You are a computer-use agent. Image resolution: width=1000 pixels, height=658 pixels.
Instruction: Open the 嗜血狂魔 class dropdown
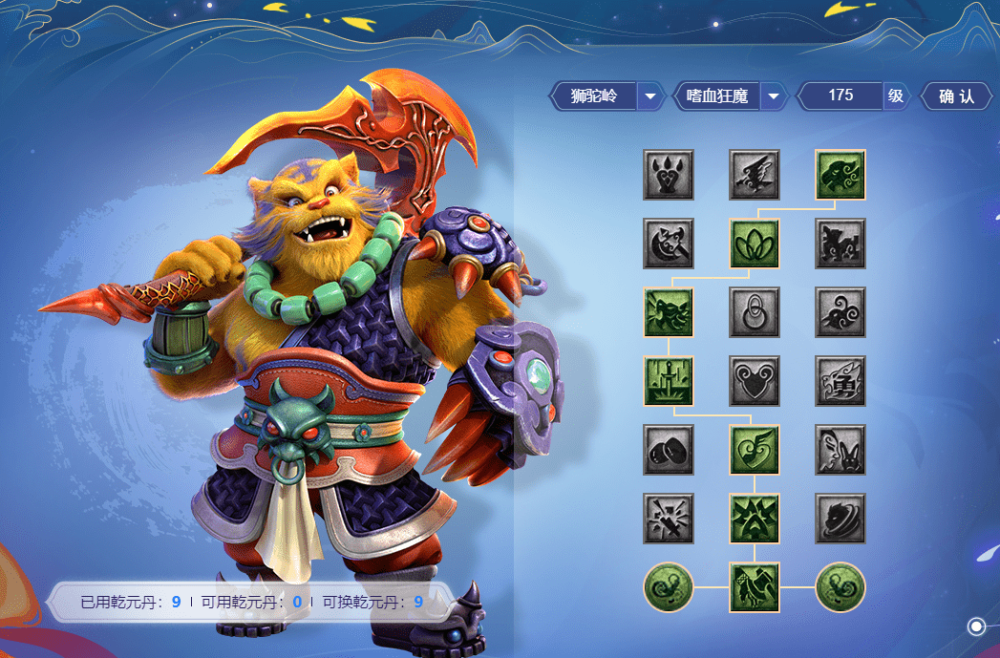773,97
